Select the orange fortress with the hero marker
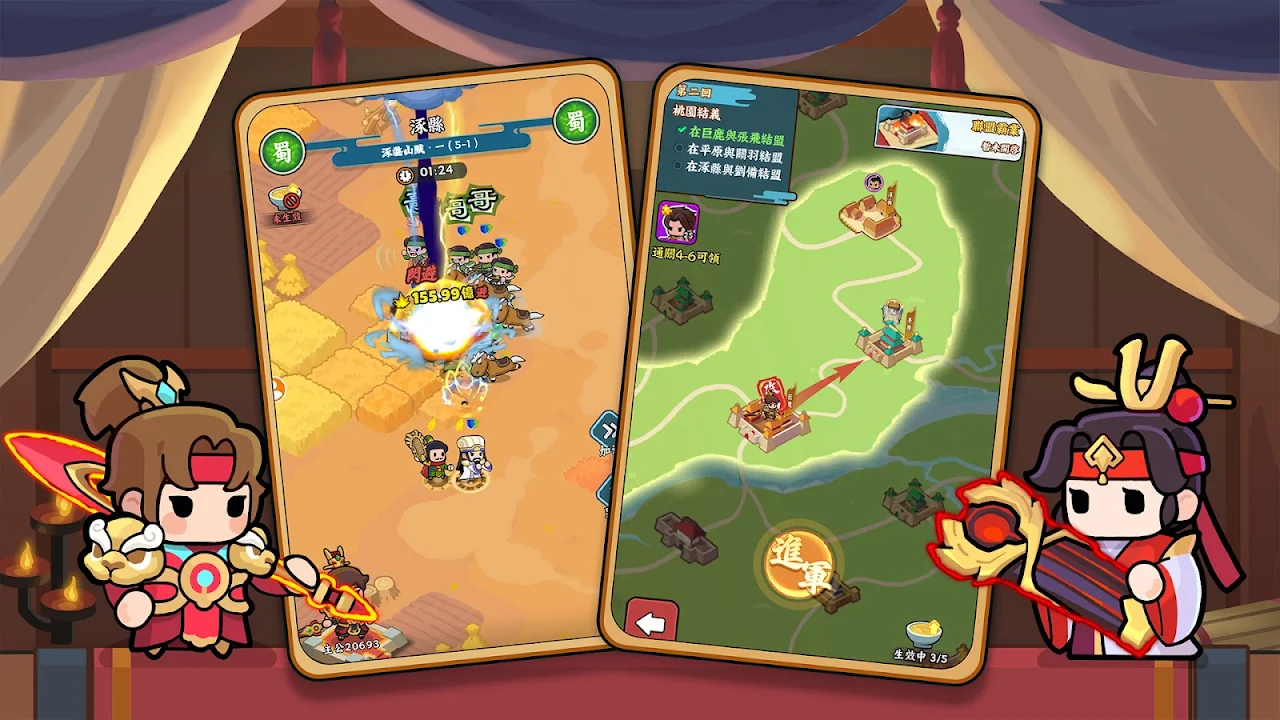 pos(771,418)
